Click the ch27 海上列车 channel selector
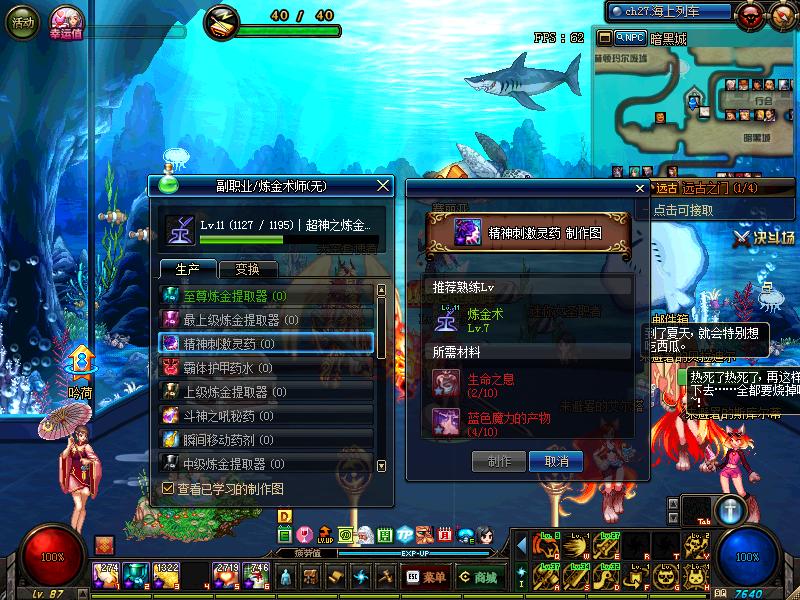The width and height of the screenshot is (800, 600). coord(668,11)
